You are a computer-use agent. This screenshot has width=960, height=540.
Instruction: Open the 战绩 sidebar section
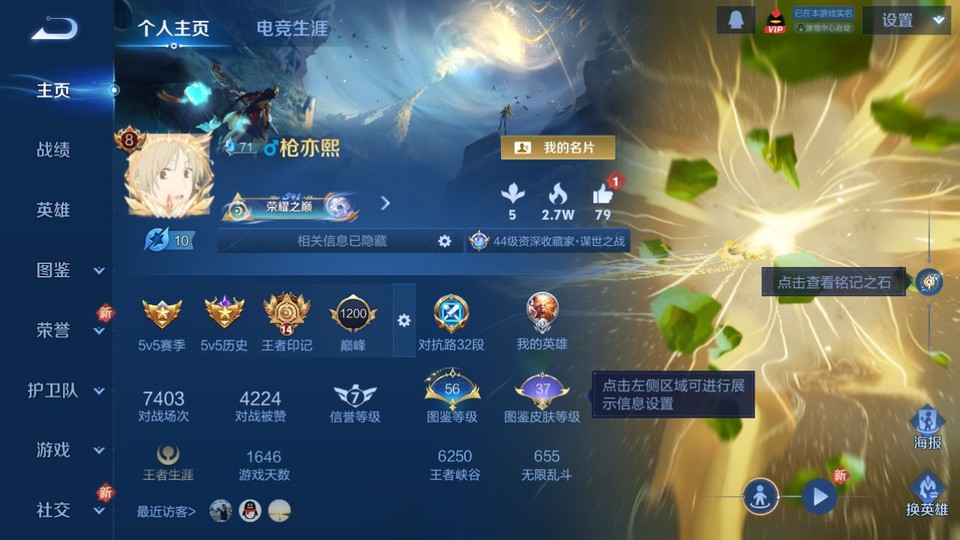point(54,150)
